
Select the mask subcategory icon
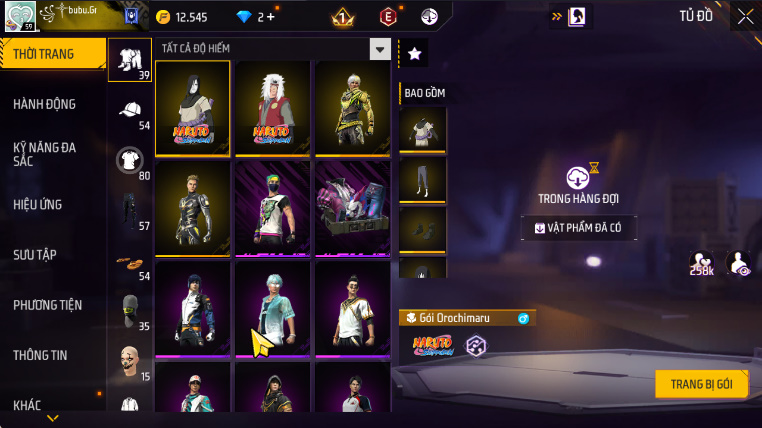(129, 308)
